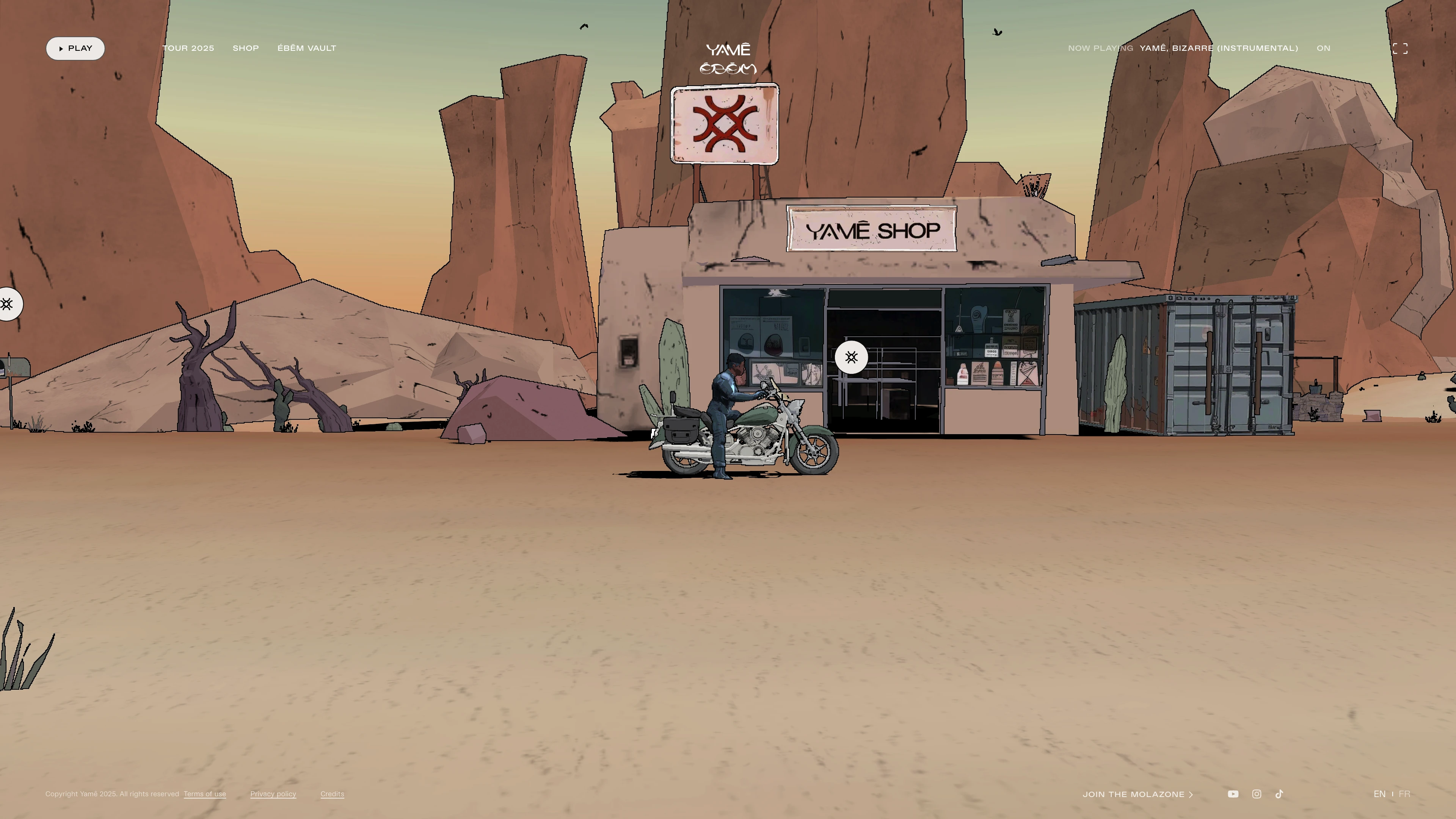Open the TikTok icon link
The height and width of the screenshot is (819, 1456).
pyautogui.click(x=1280, y=794)
